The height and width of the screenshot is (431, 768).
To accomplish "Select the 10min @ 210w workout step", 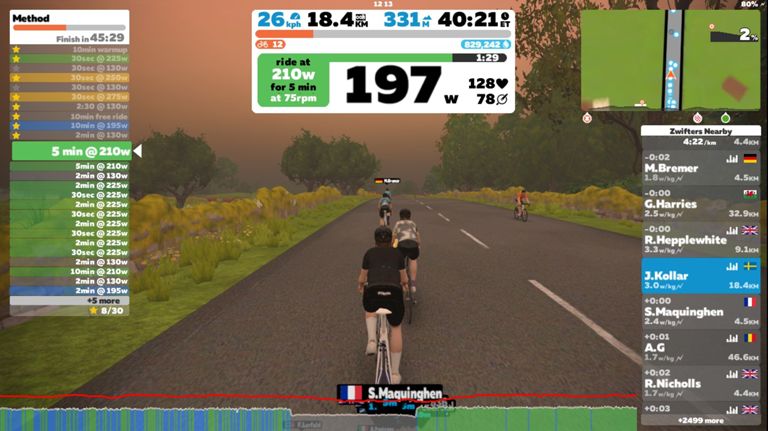I will (x=70, y=271).
